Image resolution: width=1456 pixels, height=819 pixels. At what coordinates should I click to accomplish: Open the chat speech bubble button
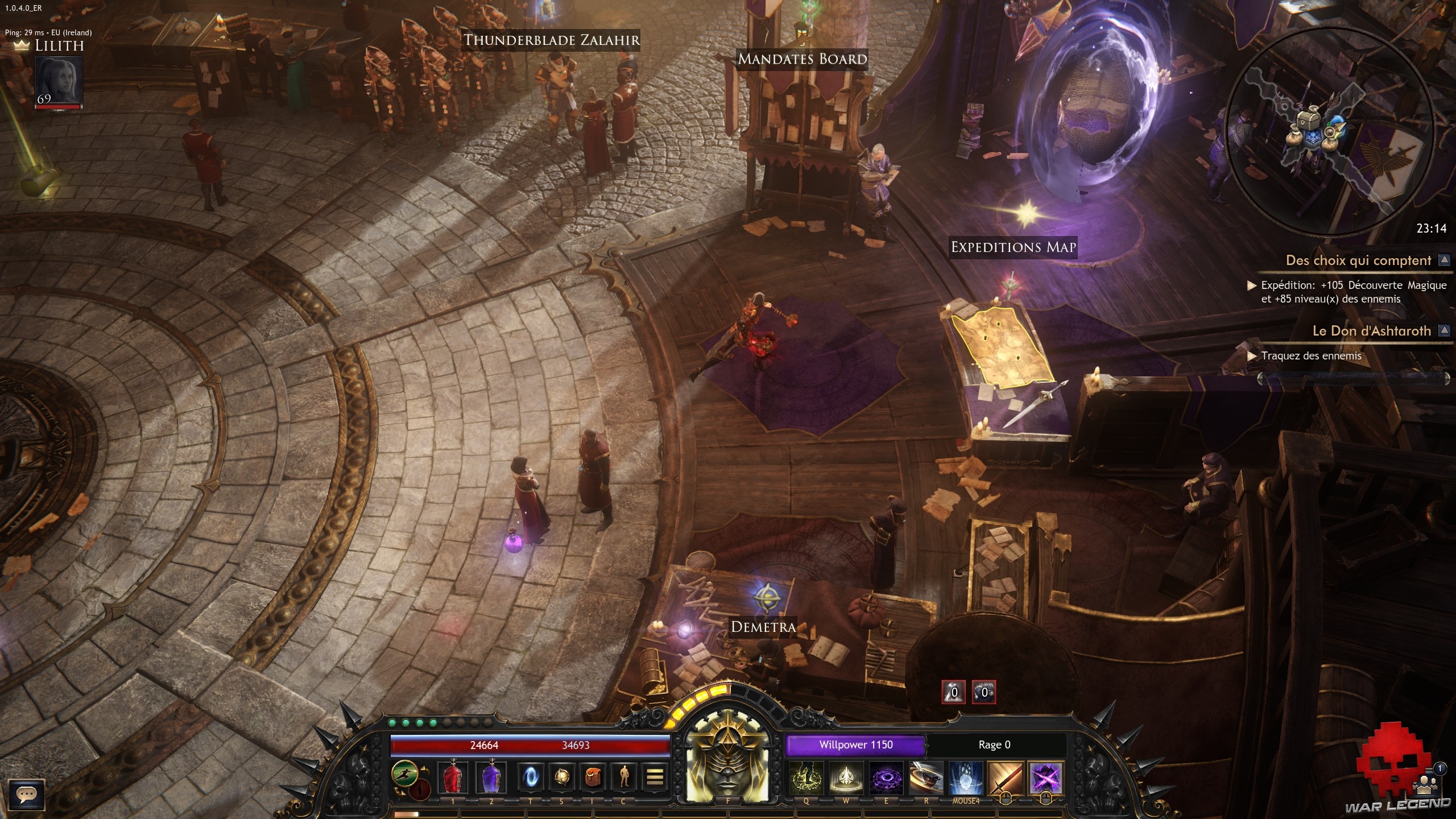pos(27,795)
